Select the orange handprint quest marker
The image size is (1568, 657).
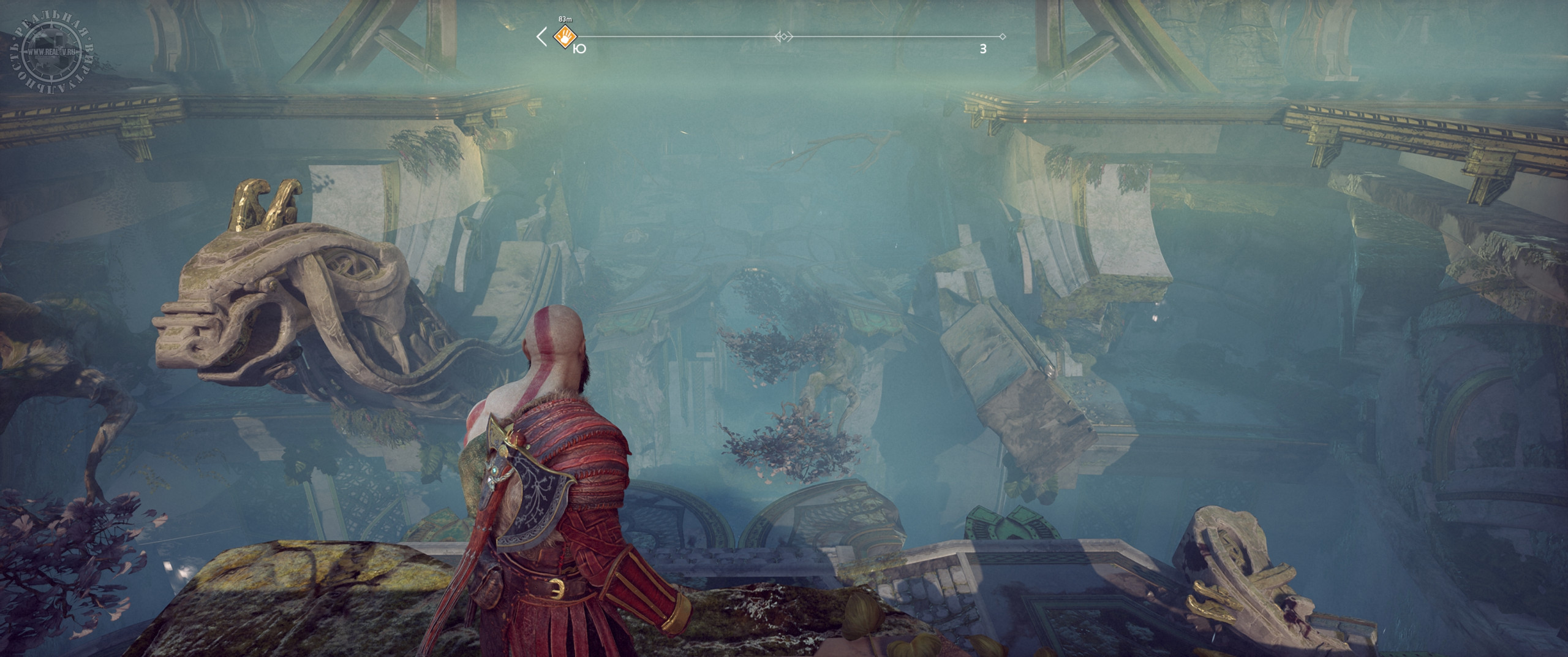click(563, 37)
